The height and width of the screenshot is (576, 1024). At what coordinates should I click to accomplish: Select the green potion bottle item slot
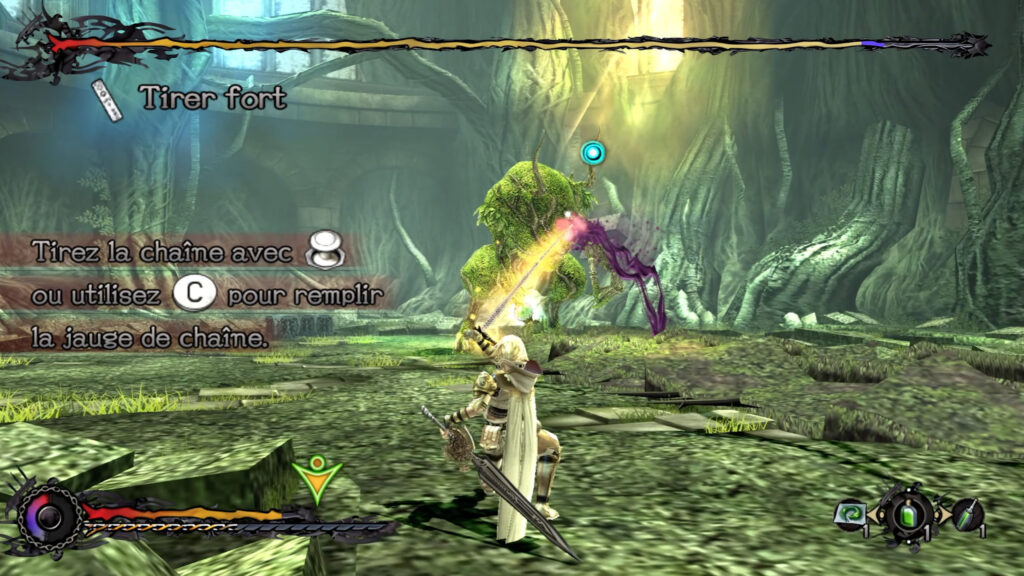click(x=909, y=515)
